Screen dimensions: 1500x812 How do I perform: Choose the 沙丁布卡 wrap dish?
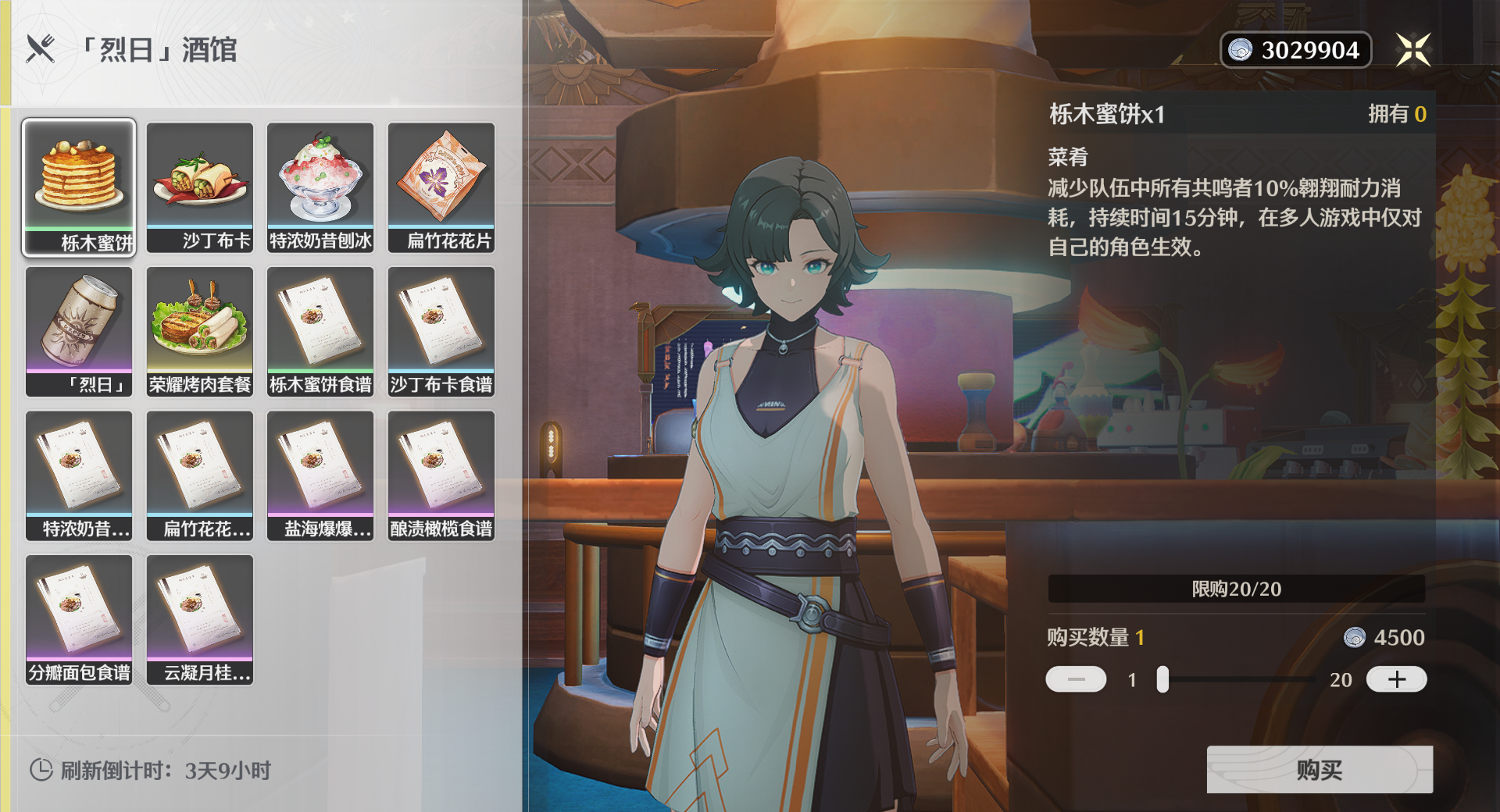[x=200, y=187]
